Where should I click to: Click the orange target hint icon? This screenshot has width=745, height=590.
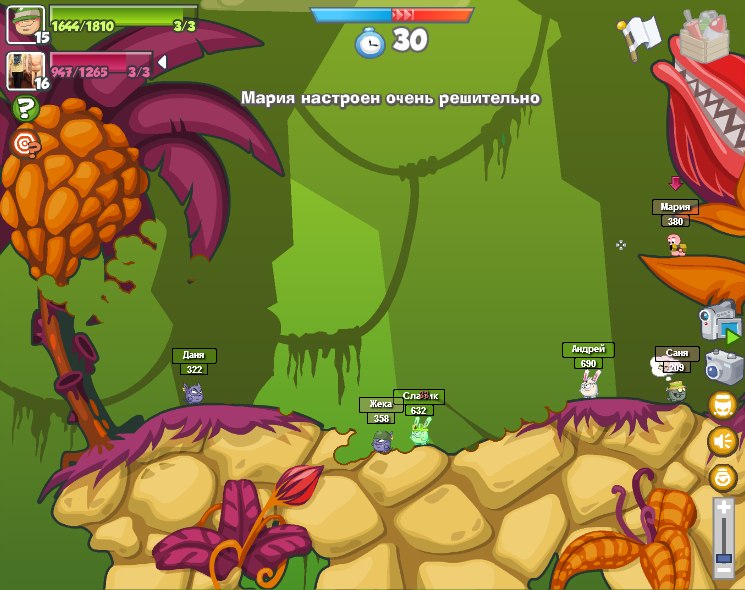[x=25, y=144]
